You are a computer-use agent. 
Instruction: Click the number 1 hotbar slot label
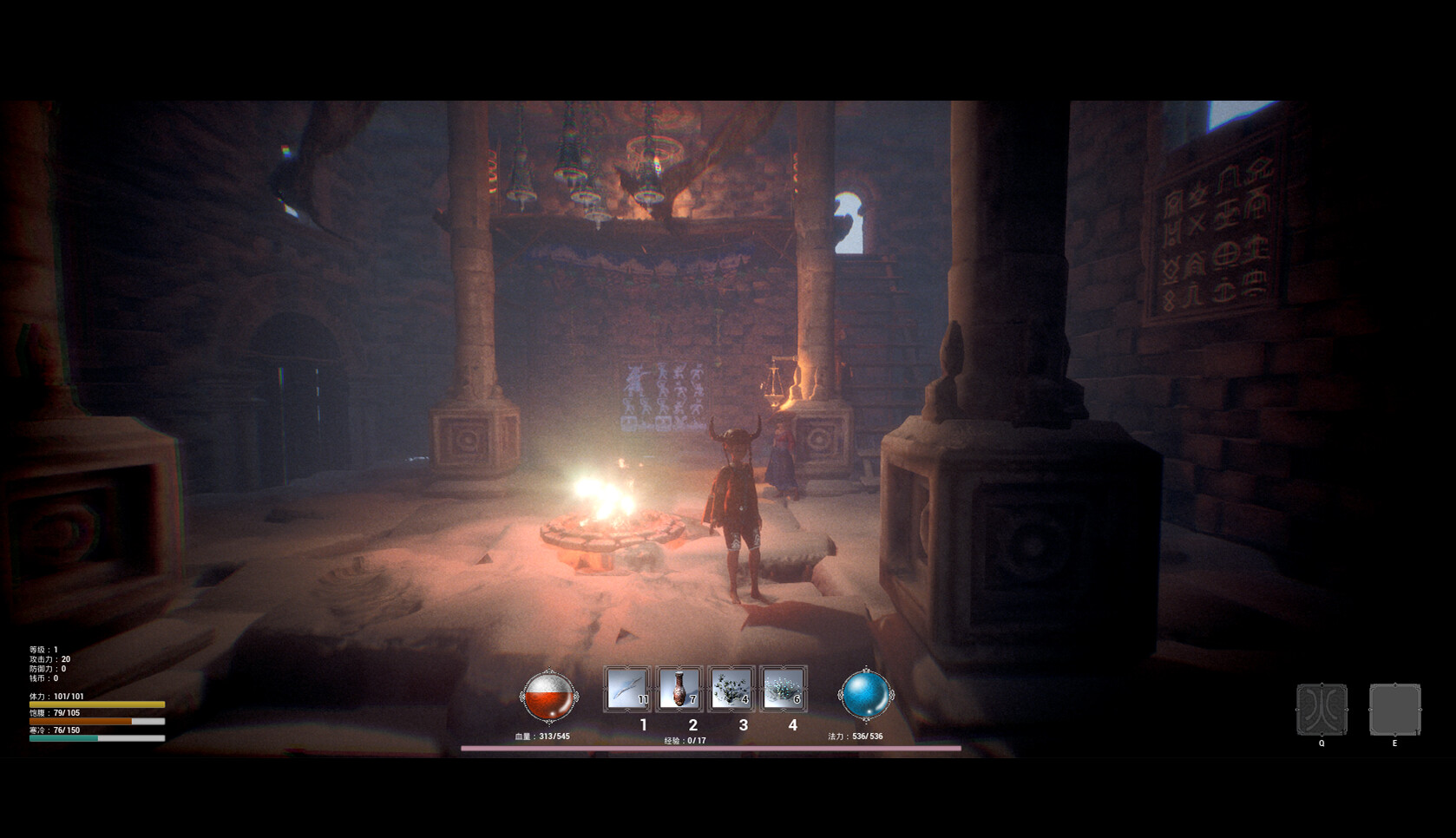pyautogui.click(x=642, y=723)
